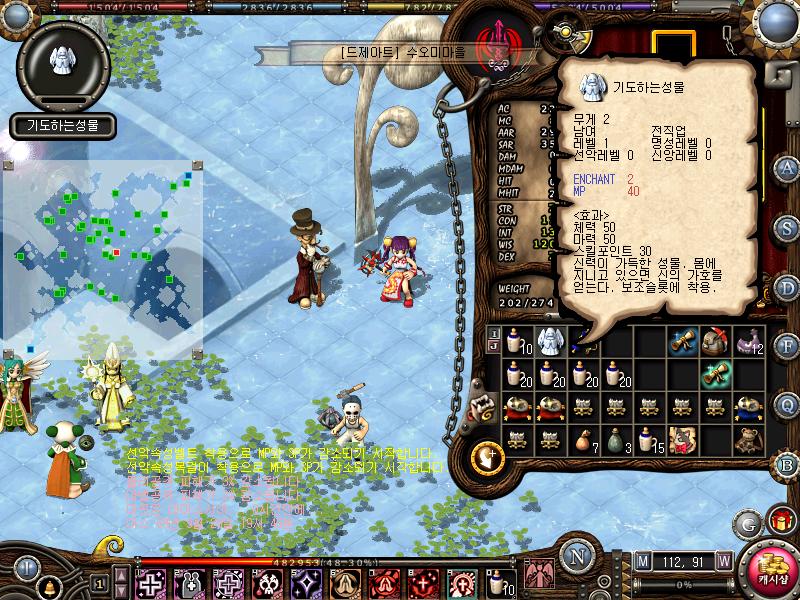This screenshot has width=800, height=600.
Task: Click the round Q side button
Action: click(788, 403)
